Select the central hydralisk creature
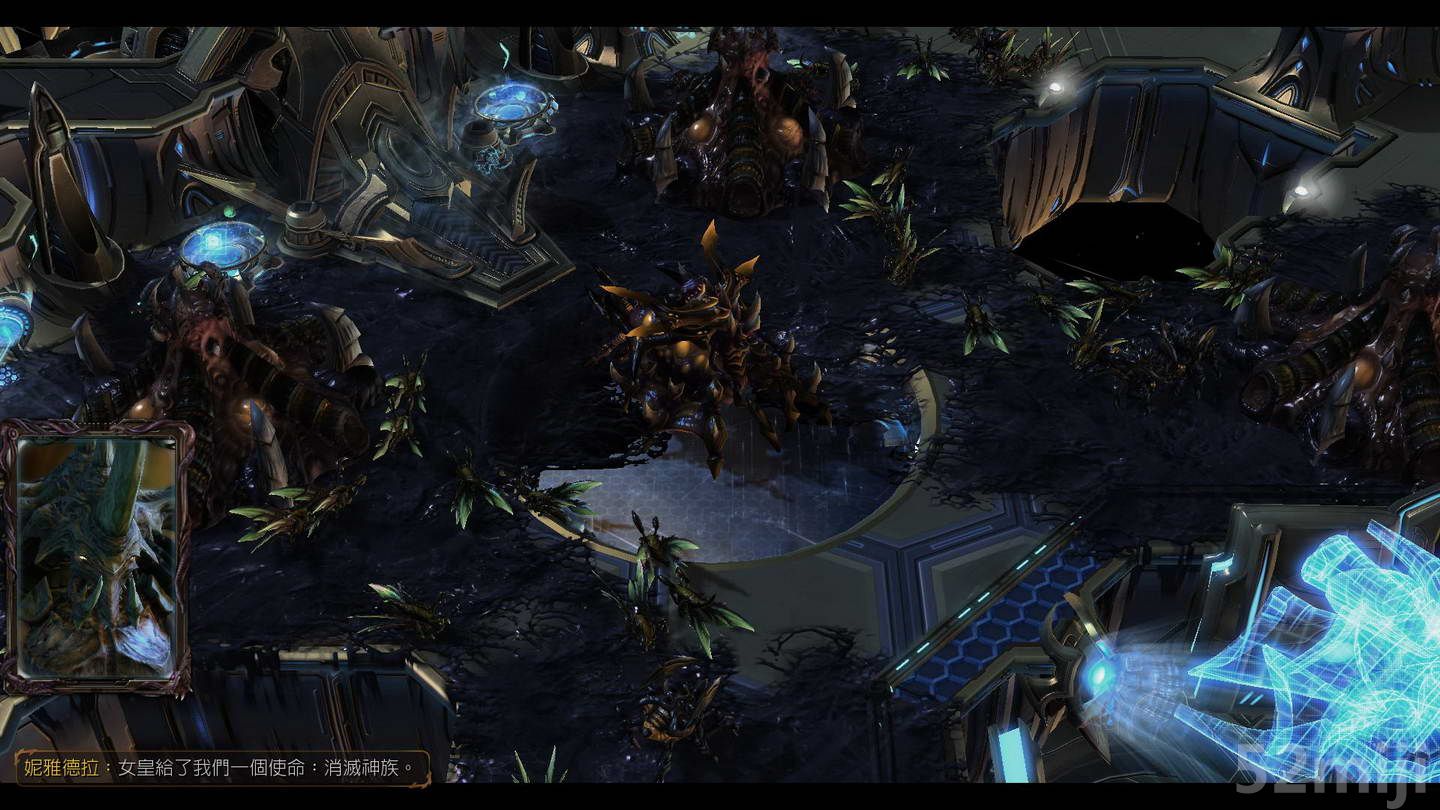 click(690, 350)
